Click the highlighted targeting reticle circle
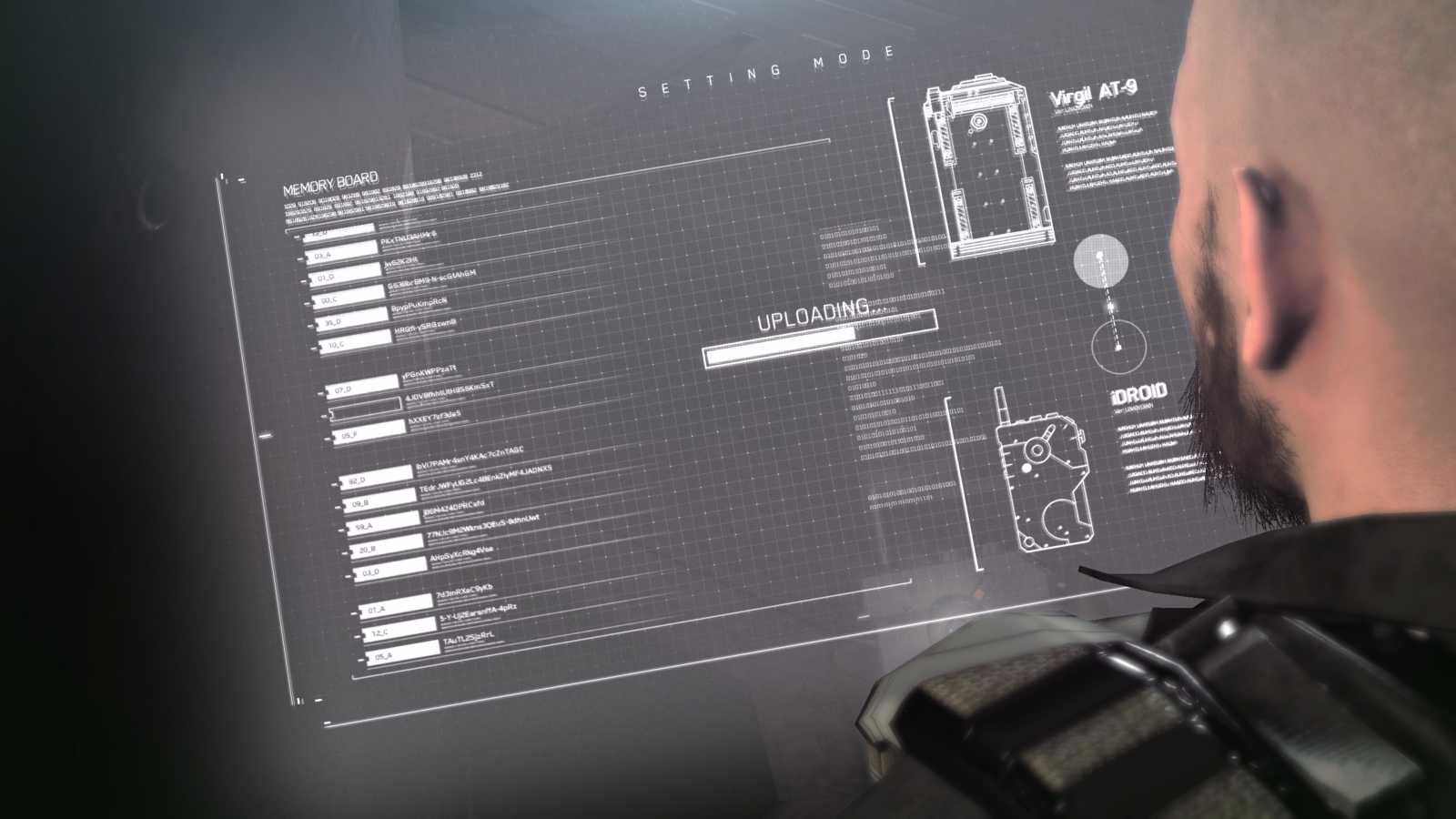Viewport: 1456px width, 819px height. (1102, 262)
